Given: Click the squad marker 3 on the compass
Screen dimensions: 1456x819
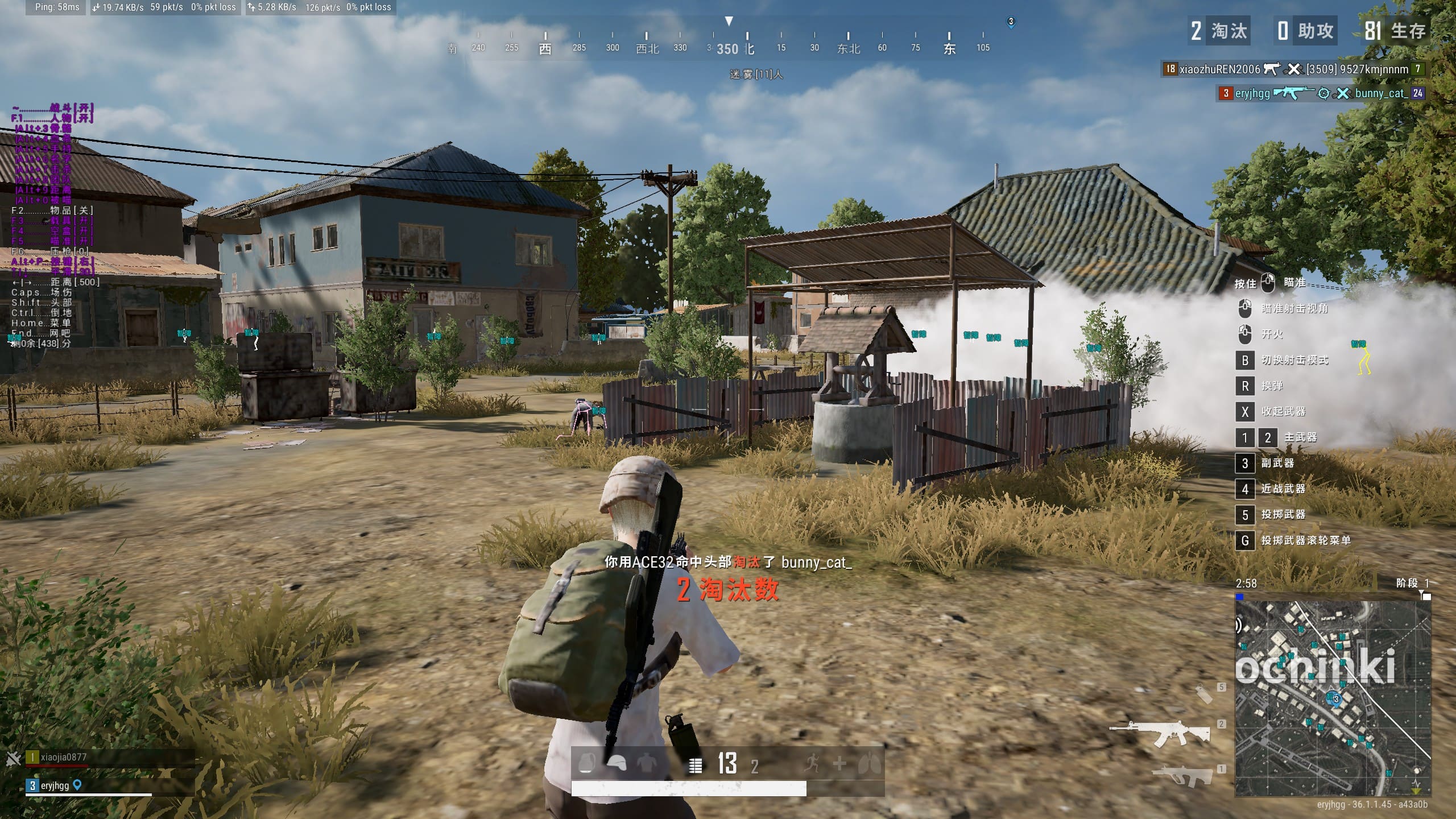Looking at the screenshot, I should click(1011, 22).
